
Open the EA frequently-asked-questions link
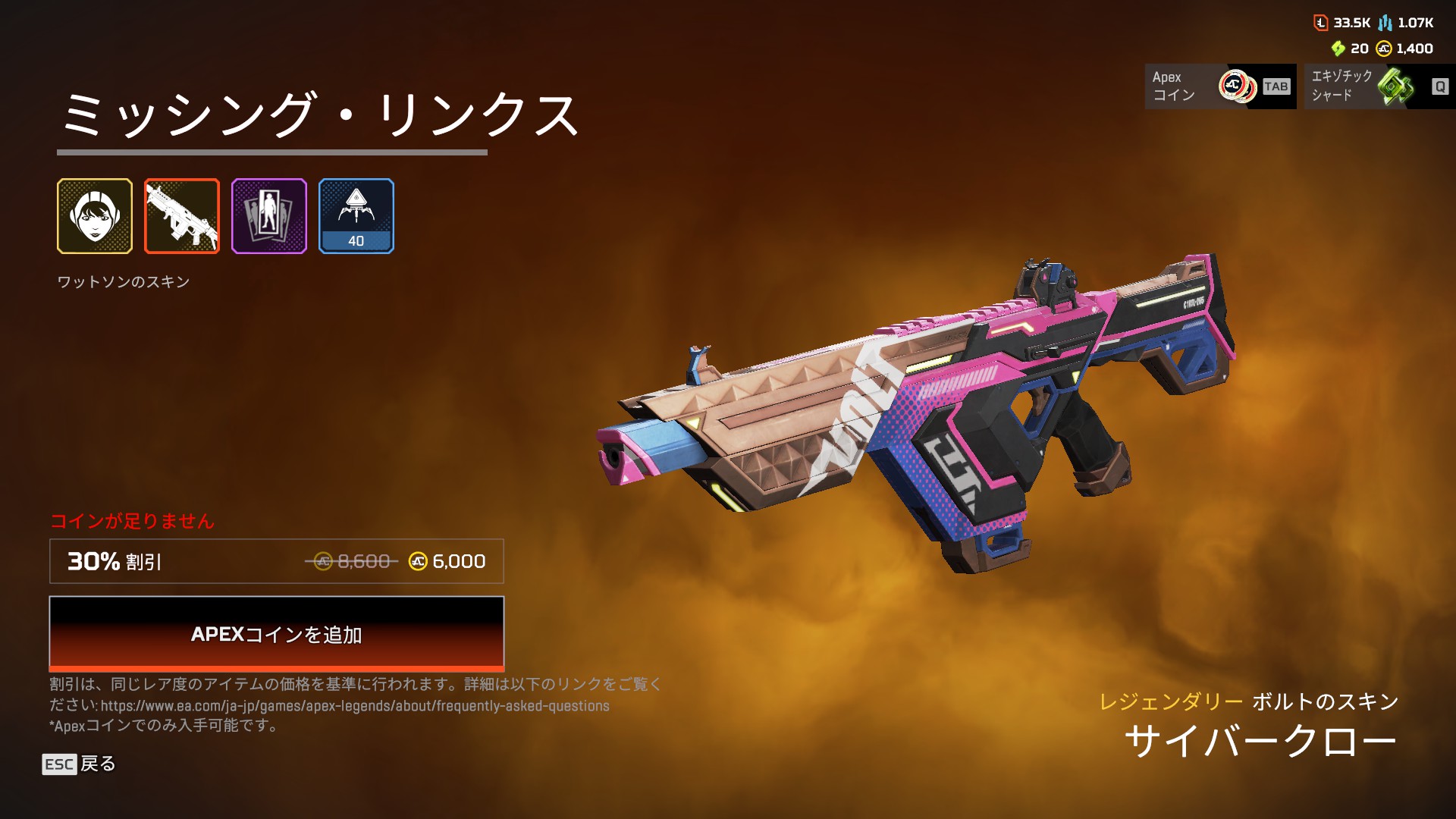point(355,706)
